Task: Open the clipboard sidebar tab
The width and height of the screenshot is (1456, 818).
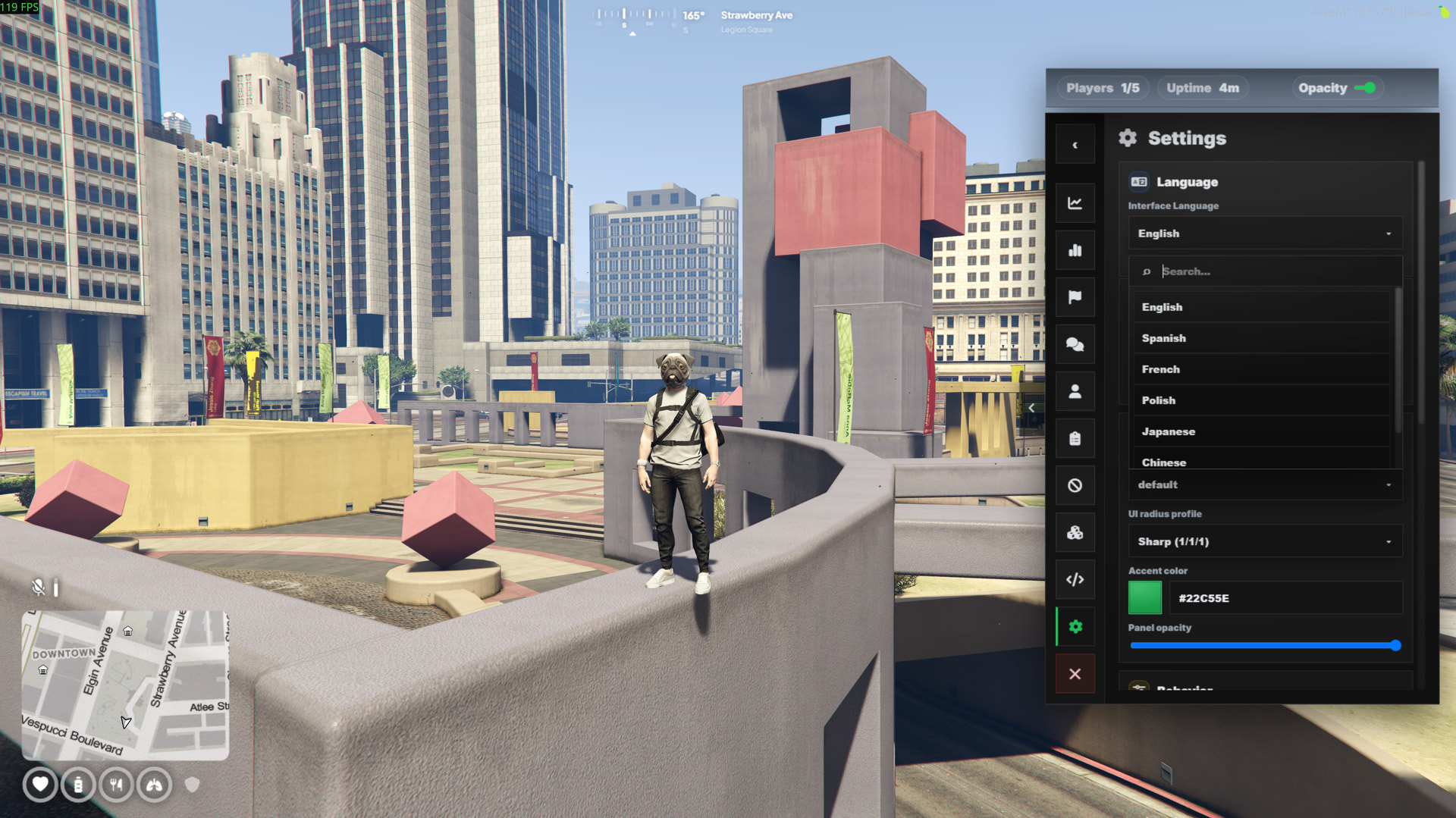Action: click(1075, 439)
